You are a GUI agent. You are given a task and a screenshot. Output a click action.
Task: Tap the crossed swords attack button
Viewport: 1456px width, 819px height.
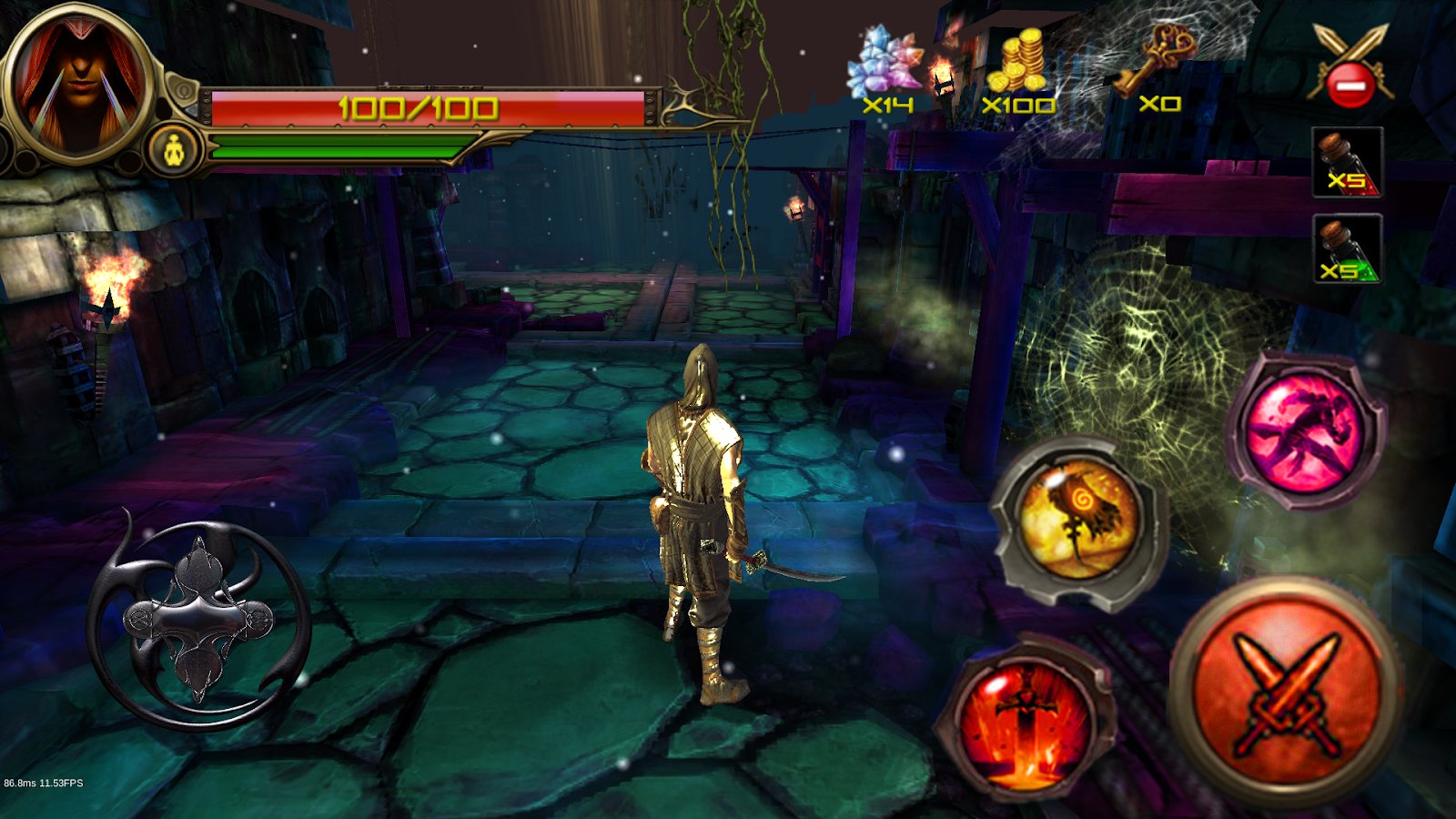[1287, 693]
